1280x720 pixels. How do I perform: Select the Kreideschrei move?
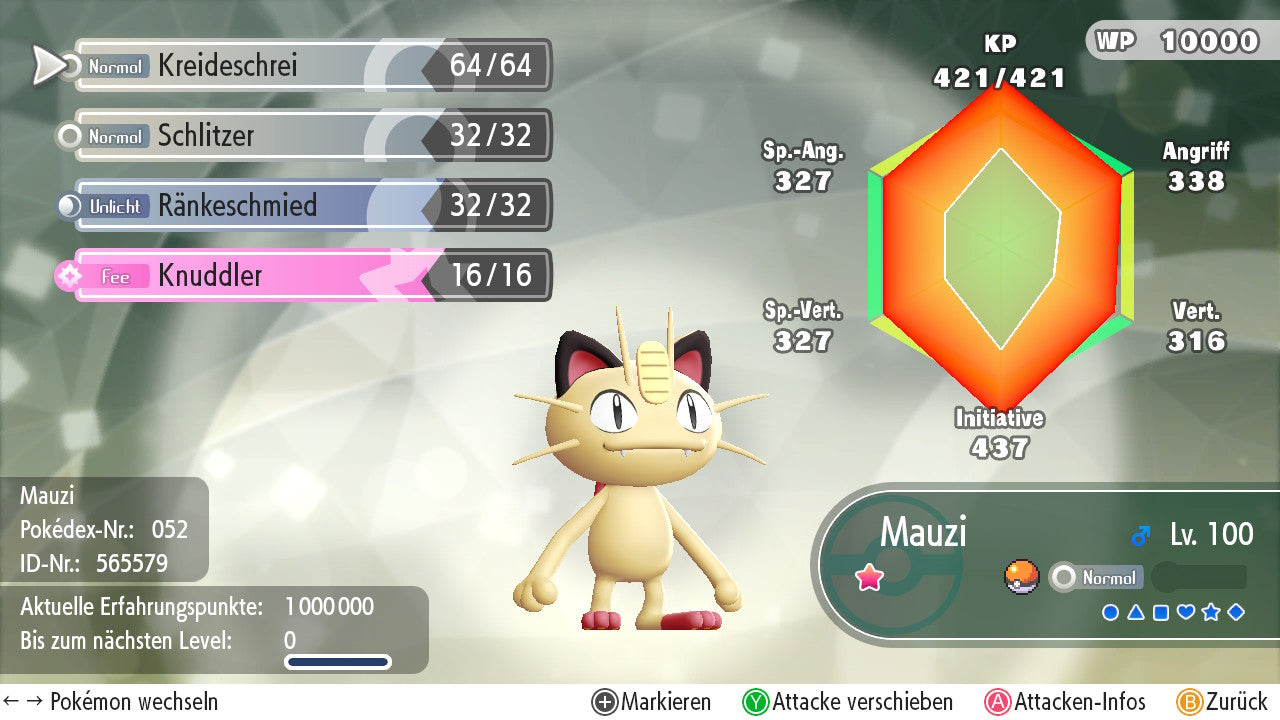coord(310,66)
